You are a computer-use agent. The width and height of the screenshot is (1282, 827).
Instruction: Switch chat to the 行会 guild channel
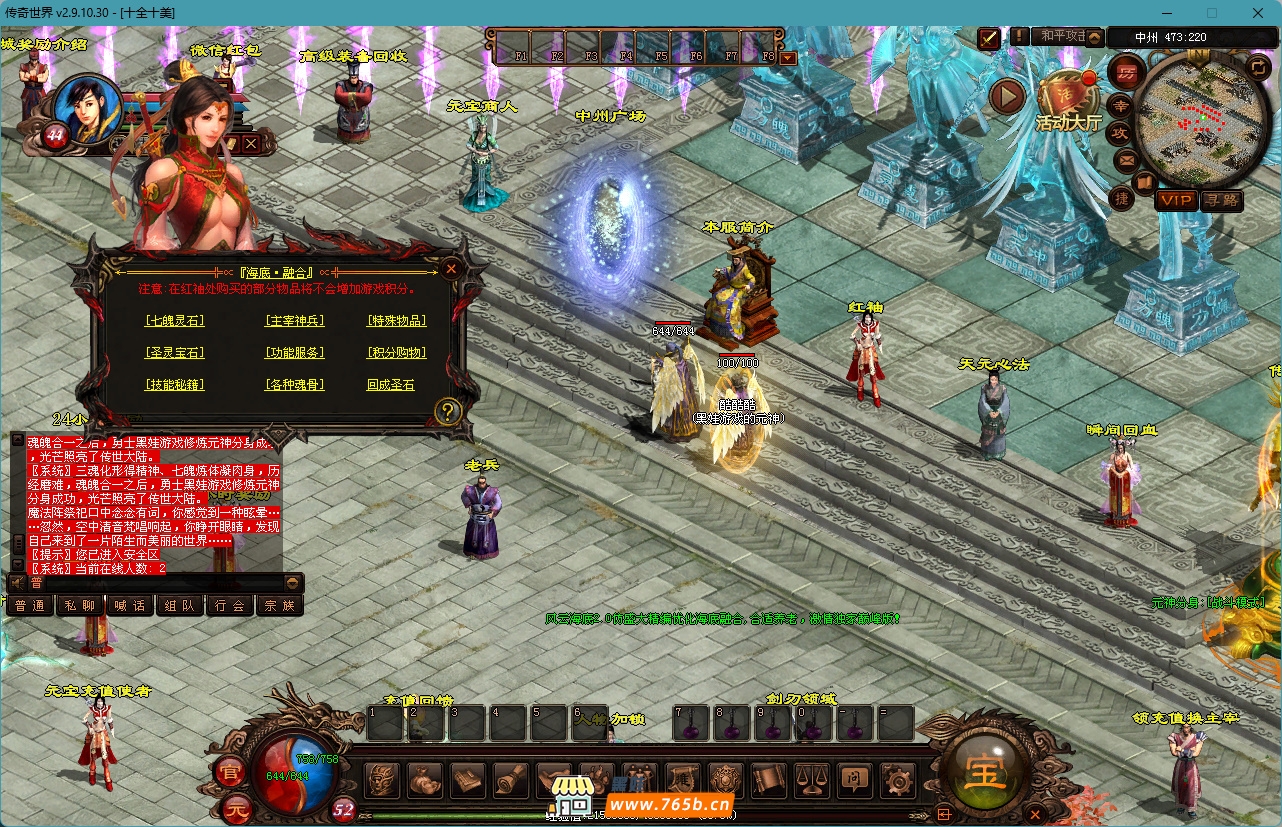(x=230, y=605)
